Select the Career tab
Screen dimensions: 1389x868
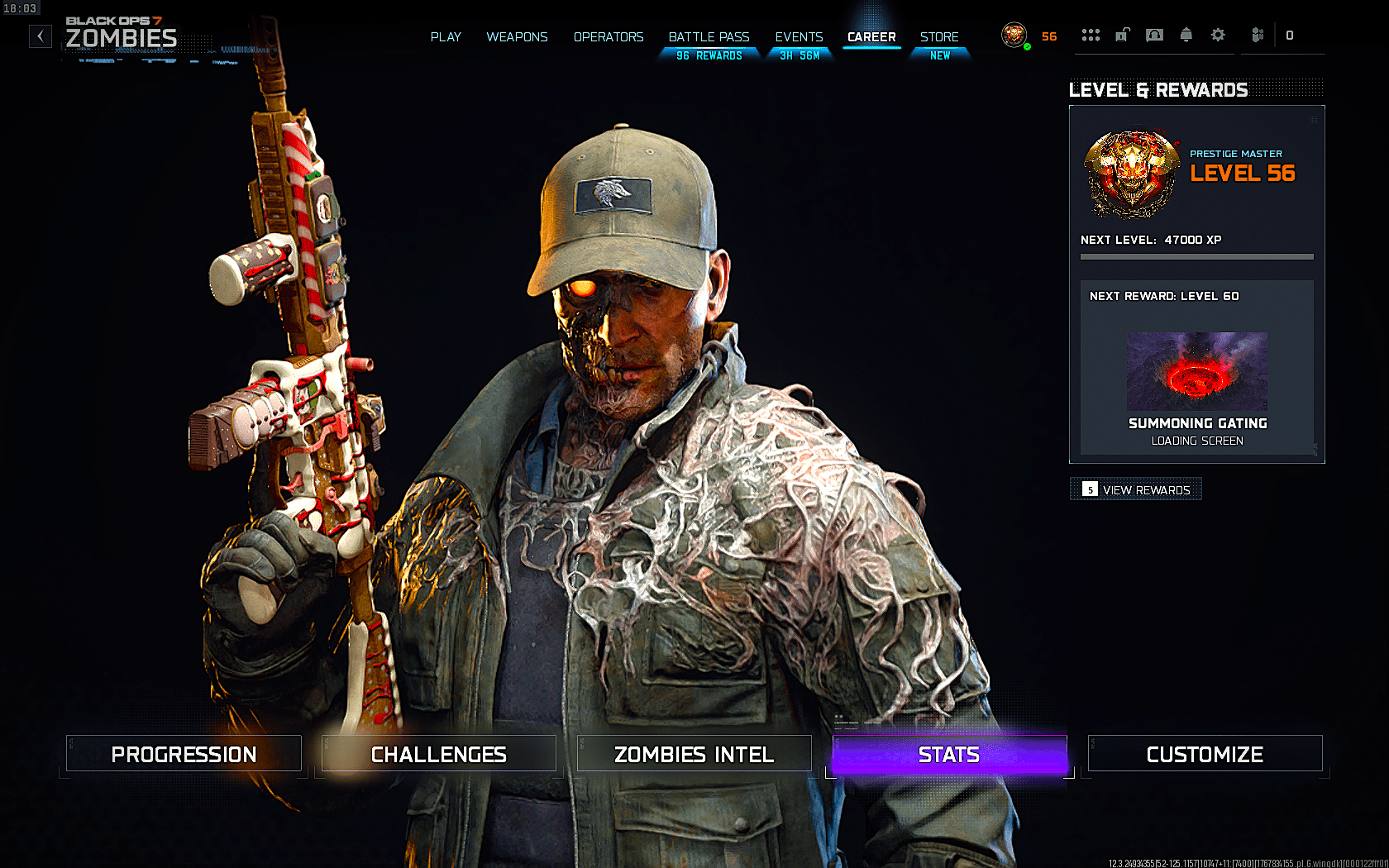pyautogui.click(x=871, y=37)
